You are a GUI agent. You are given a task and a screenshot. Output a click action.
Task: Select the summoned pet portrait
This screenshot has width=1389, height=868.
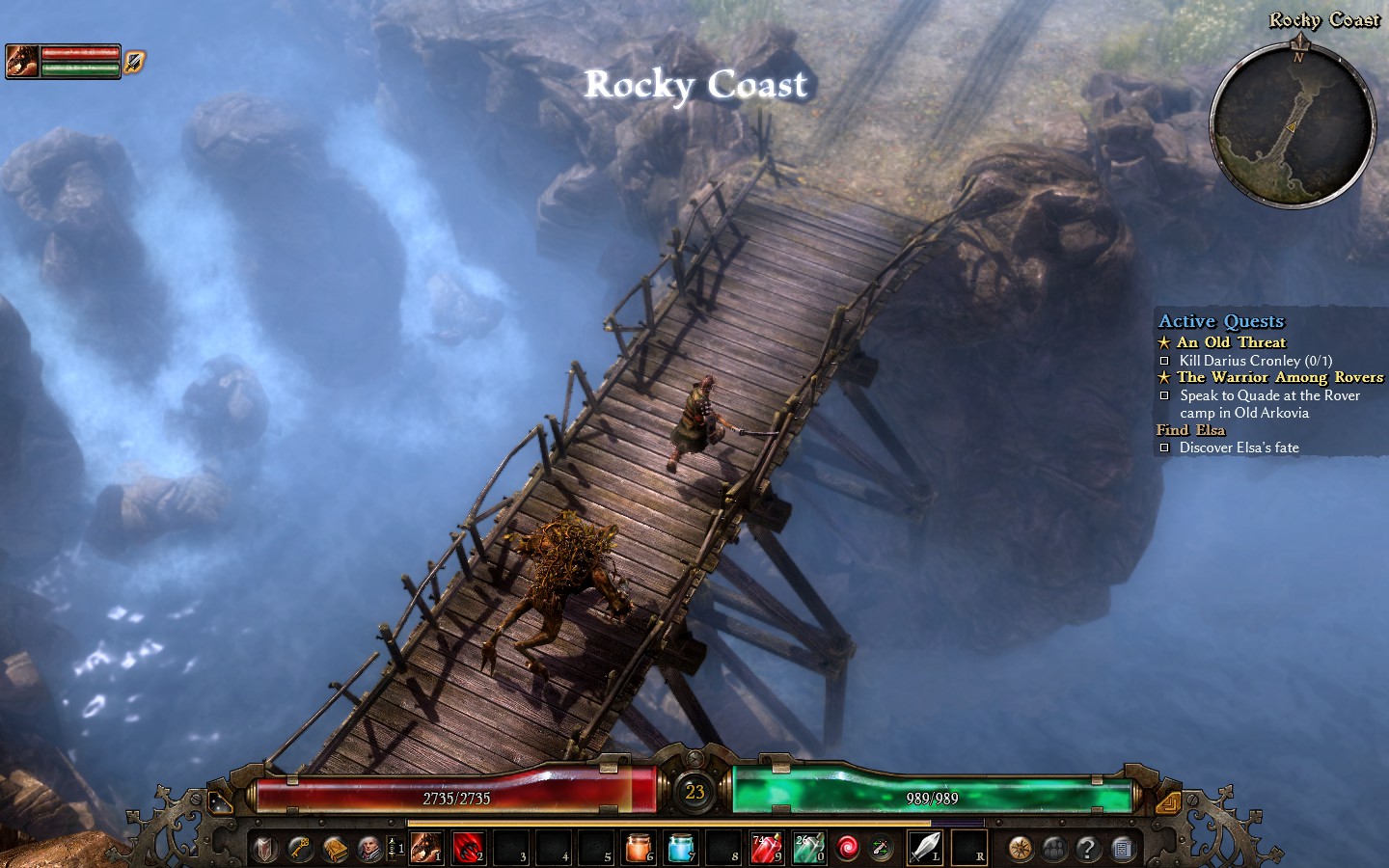(x=22, y=61)
